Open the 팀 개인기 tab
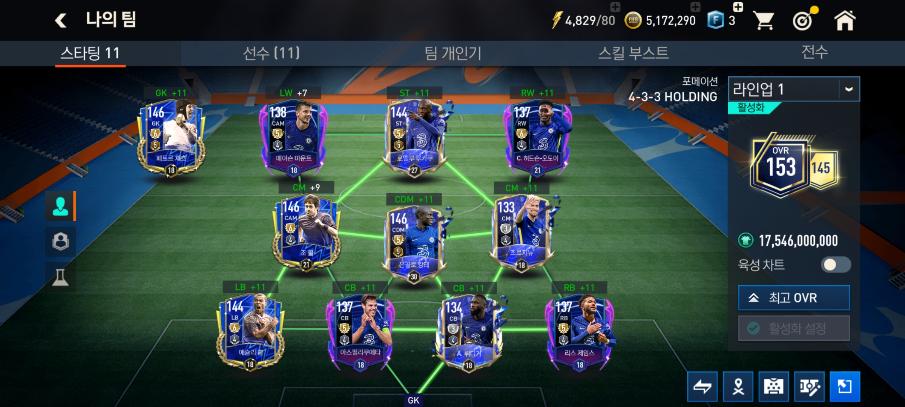The width and height of the screenshot is (905, 407). tap(452, 53)
